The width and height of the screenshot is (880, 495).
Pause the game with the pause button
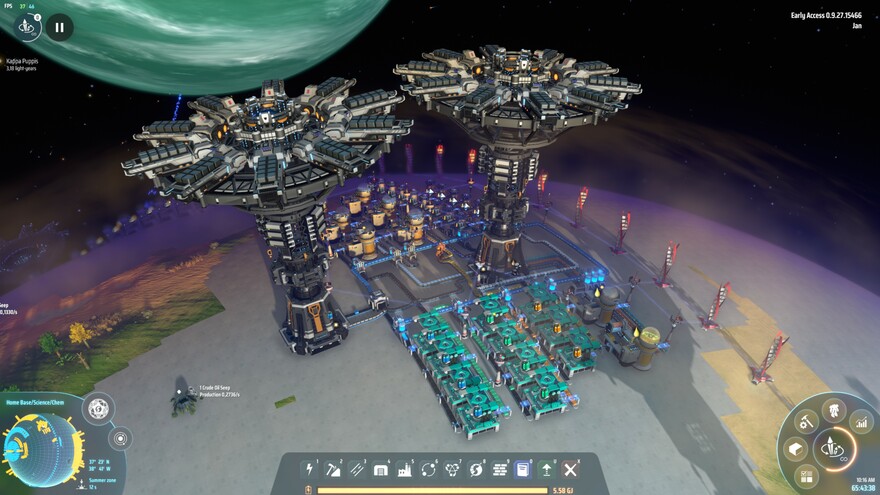[x=59, y=28]
